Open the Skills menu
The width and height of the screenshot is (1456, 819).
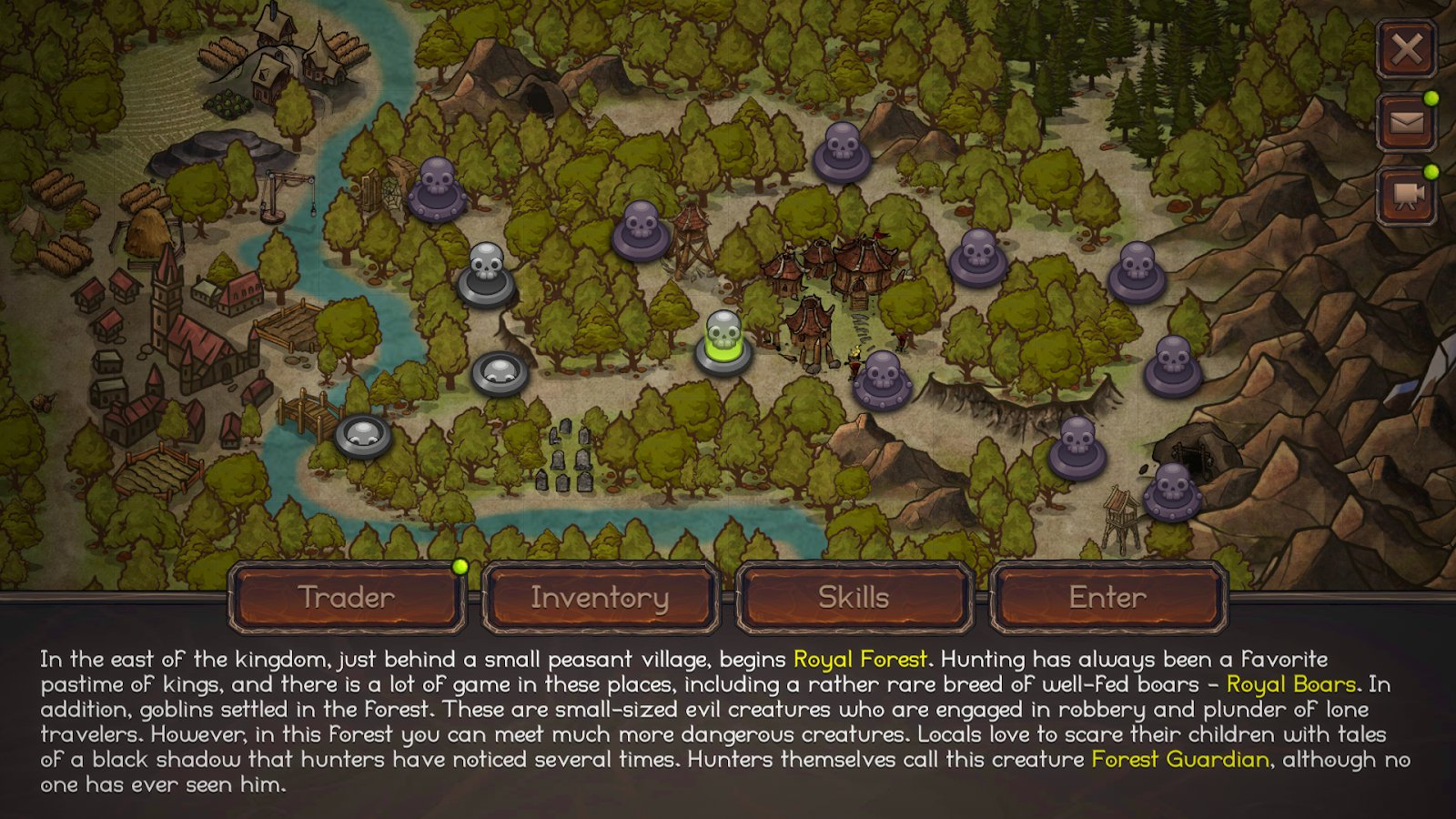[854, 597]
